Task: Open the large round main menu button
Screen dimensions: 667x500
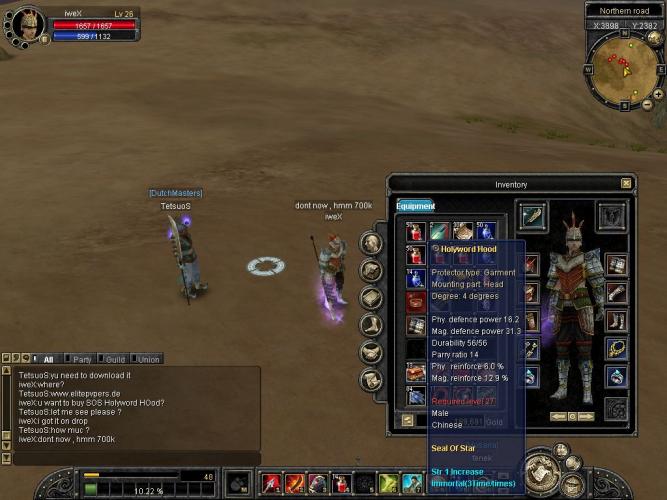Action: (542, 469)
